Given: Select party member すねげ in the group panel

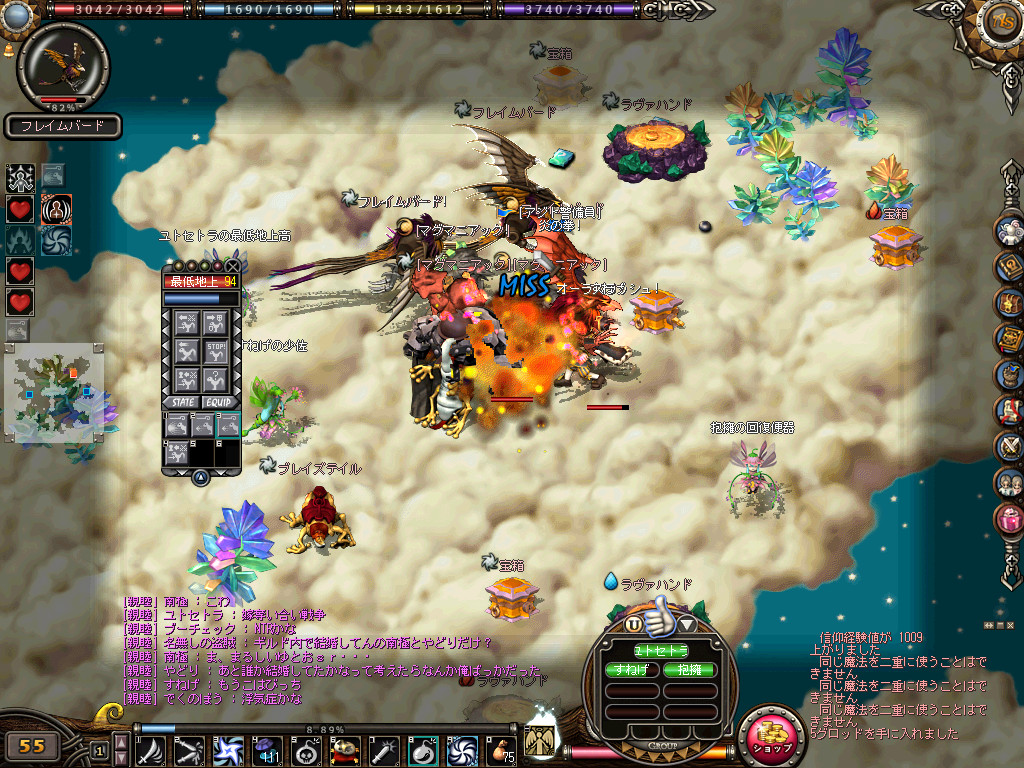Looking at the screenshot, I should (633, 670).
